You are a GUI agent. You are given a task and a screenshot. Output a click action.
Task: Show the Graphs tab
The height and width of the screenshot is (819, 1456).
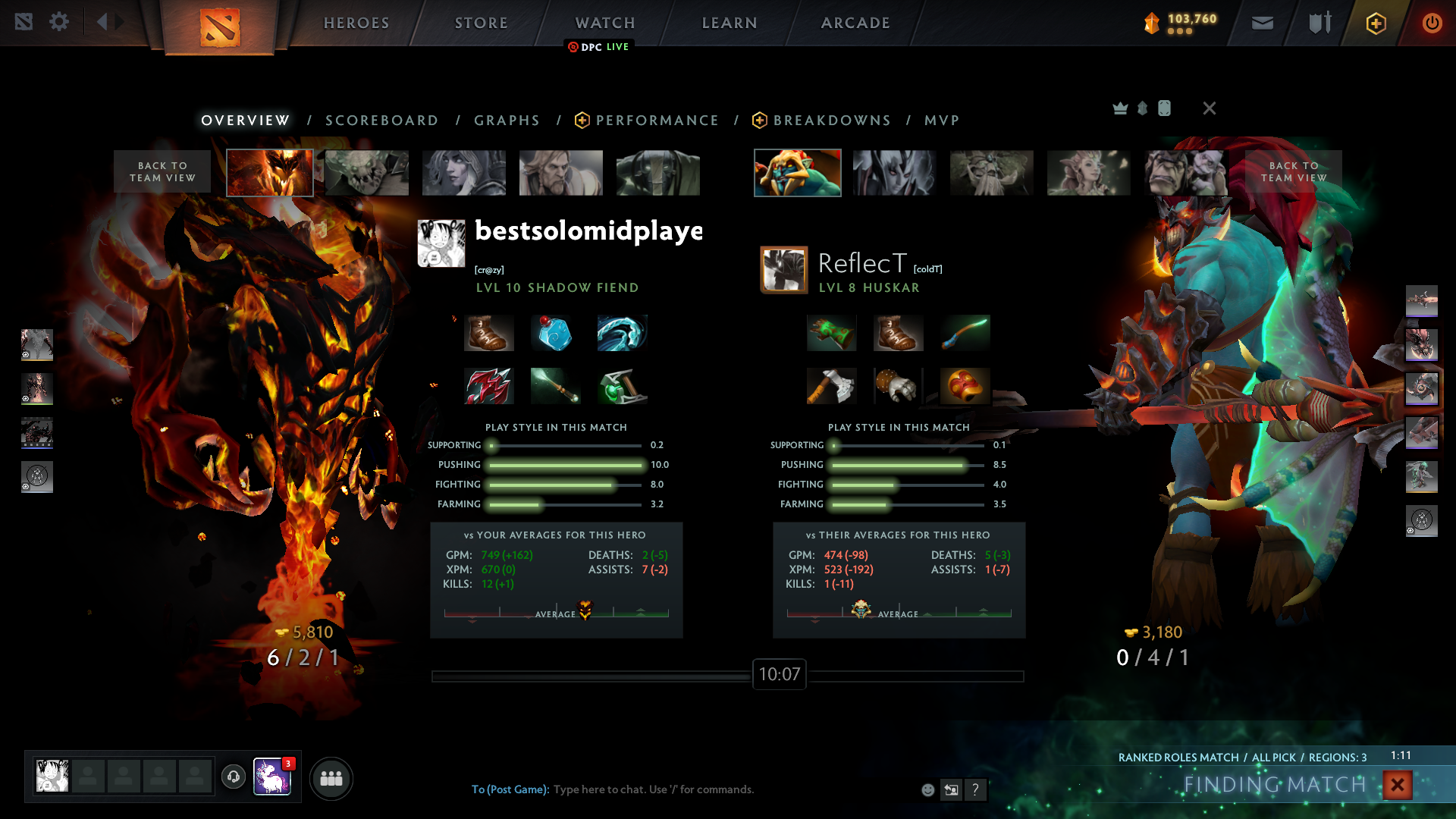point(507,121)
